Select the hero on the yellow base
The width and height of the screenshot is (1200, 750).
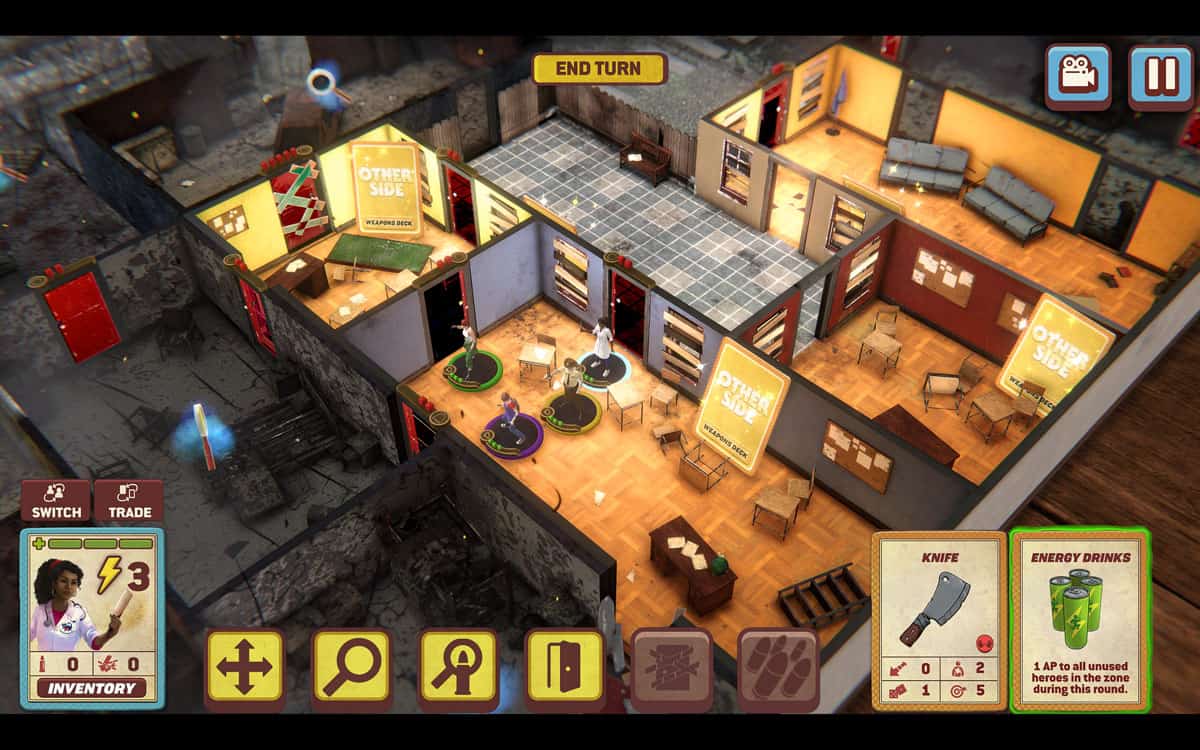coord(571,398)
